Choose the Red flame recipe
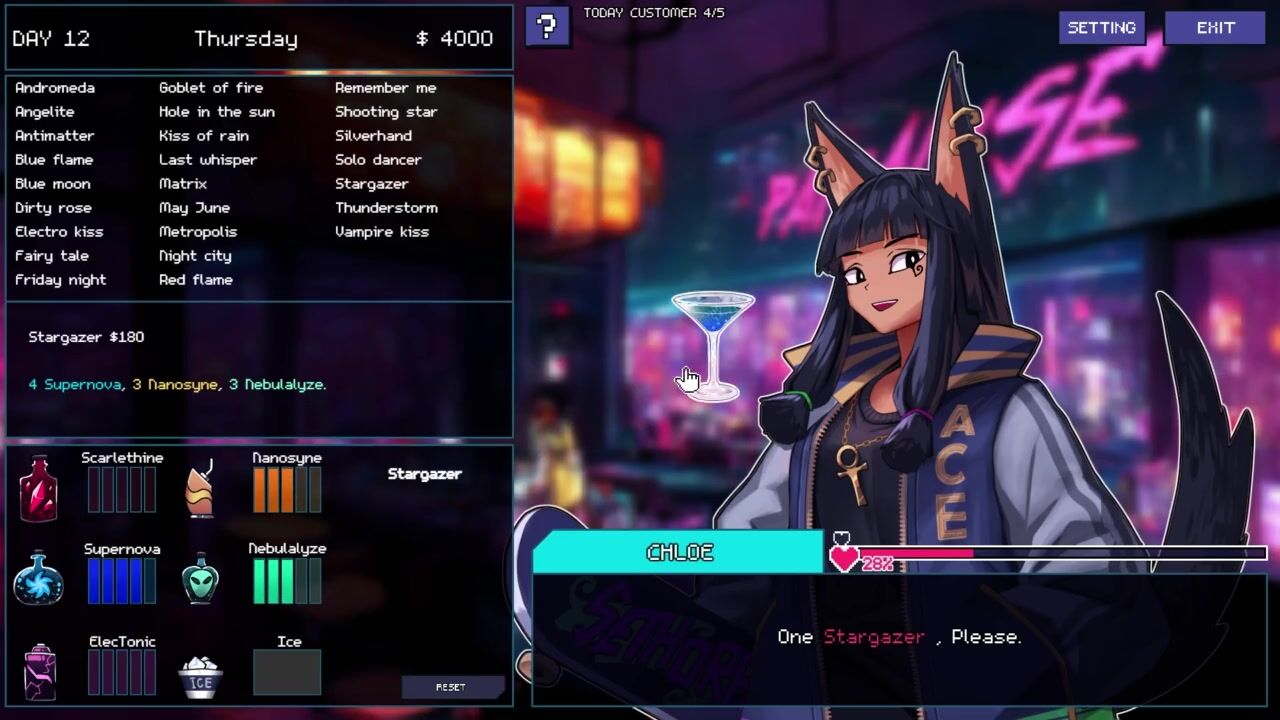 click(x=196, y=280)
